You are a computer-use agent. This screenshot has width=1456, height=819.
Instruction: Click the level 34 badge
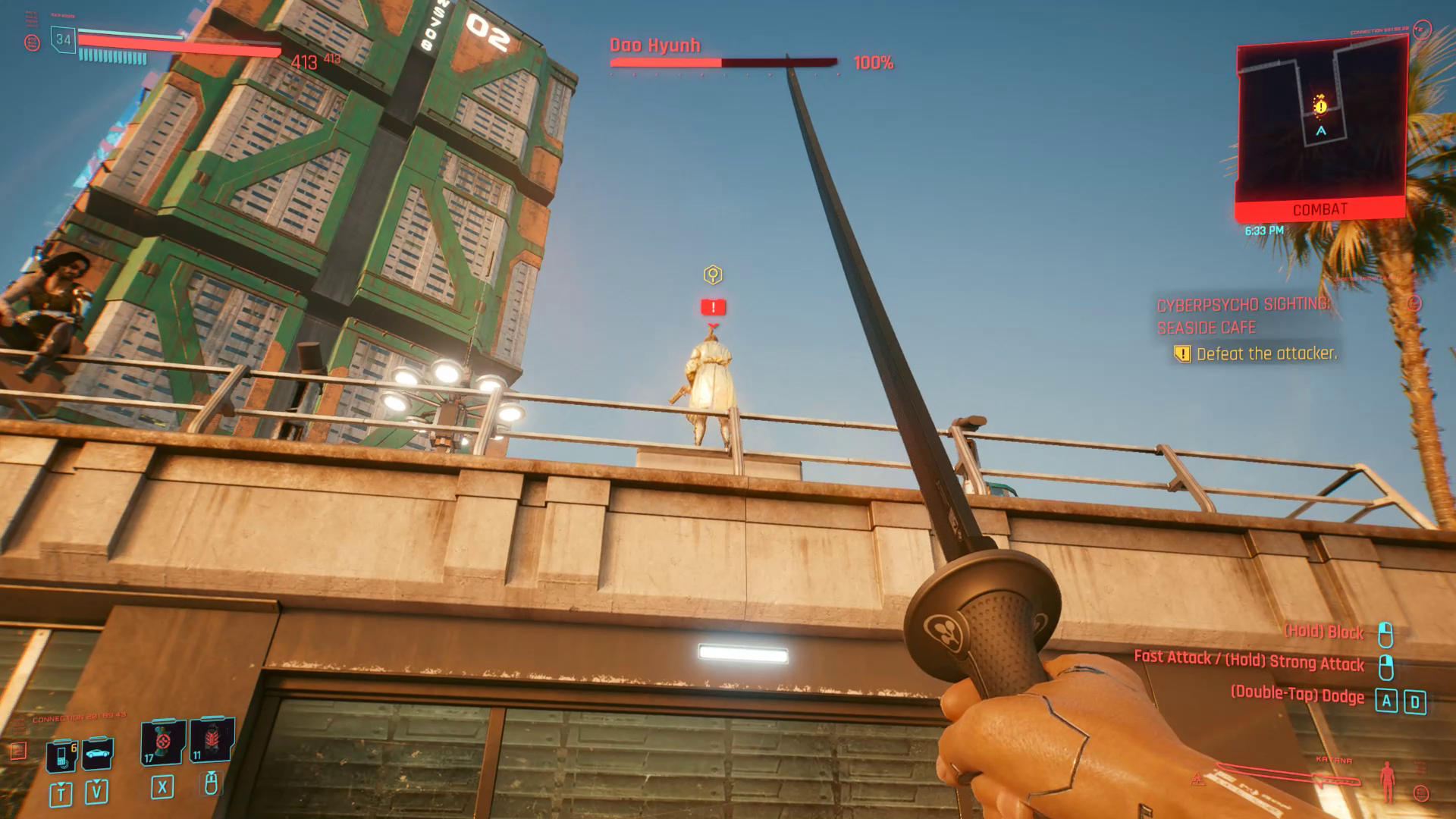[62, 39]
